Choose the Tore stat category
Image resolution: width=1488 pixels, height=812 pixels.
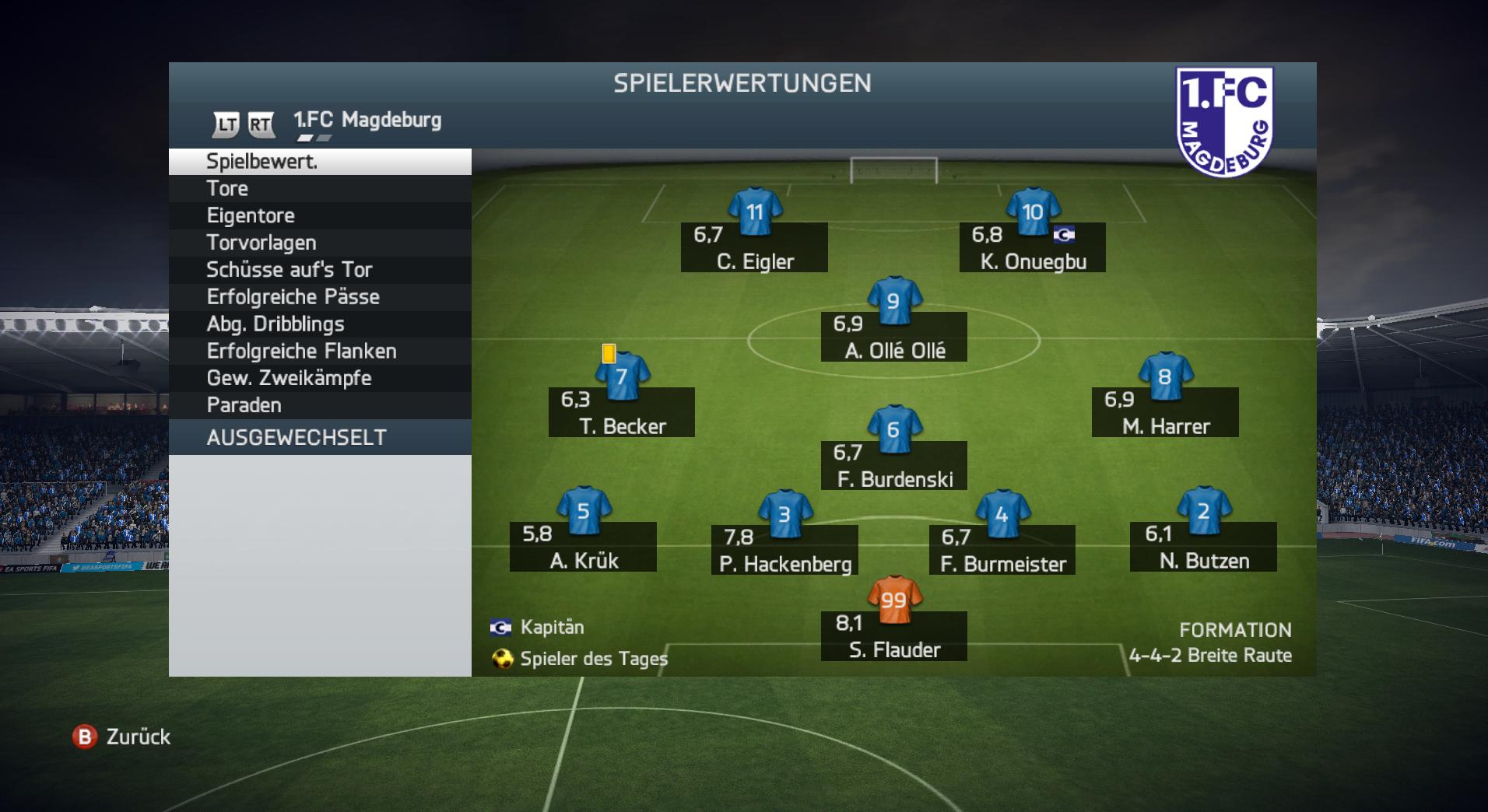click(x=319, y=188)
